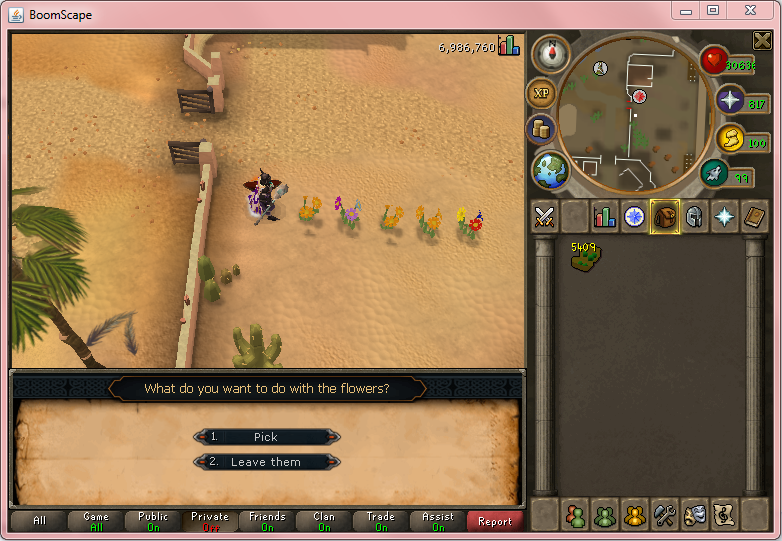Open the prayer star tab

pos(724,217)
